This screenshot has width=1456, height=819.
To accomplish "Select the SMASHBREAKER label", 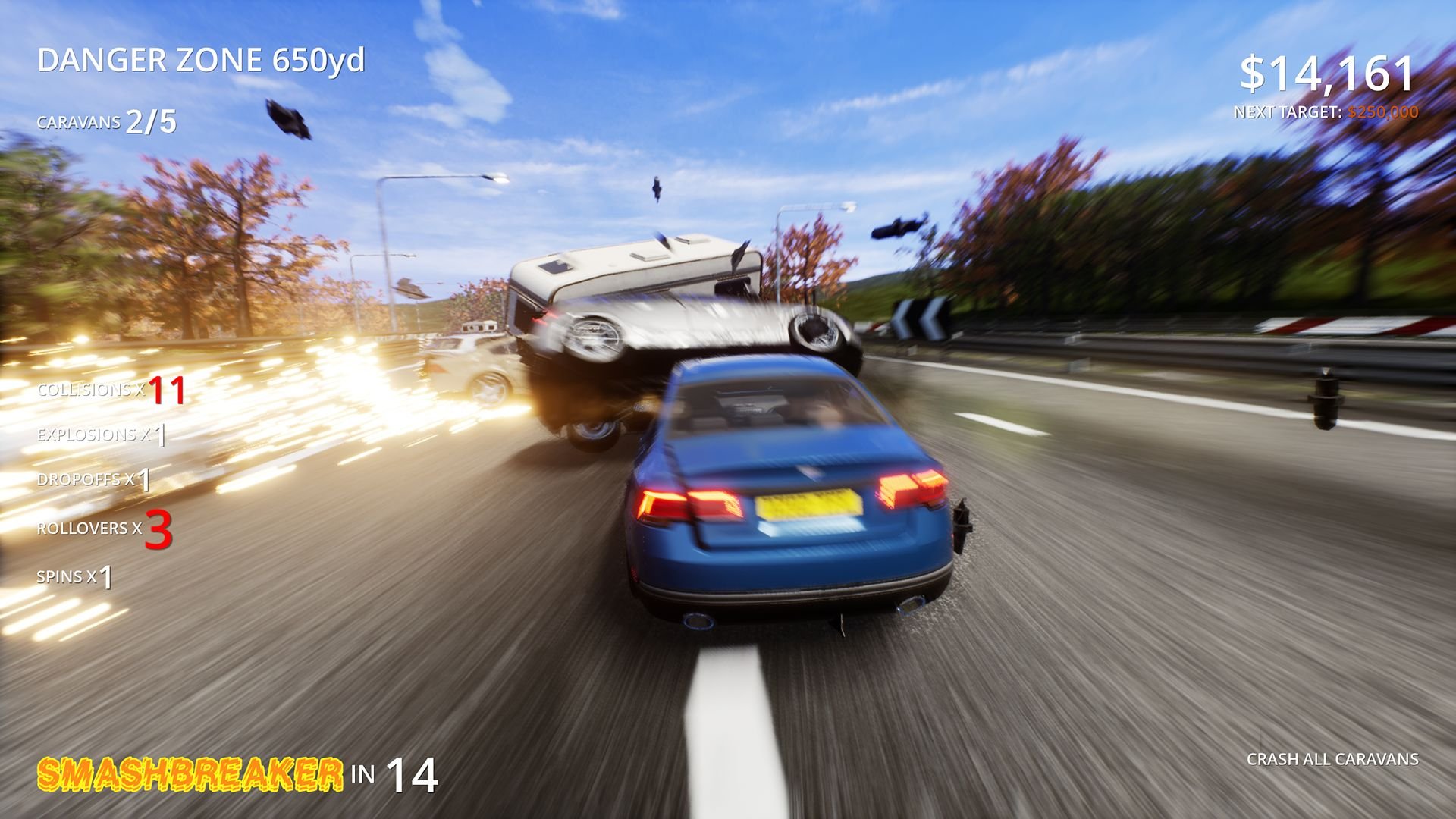I will tap(190, 772).
